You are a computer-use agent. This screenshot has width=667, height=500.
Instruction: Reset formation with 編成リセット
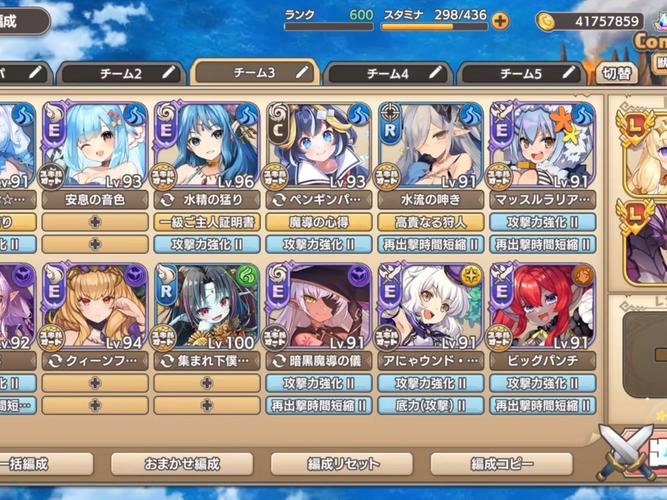pos(343,464)
